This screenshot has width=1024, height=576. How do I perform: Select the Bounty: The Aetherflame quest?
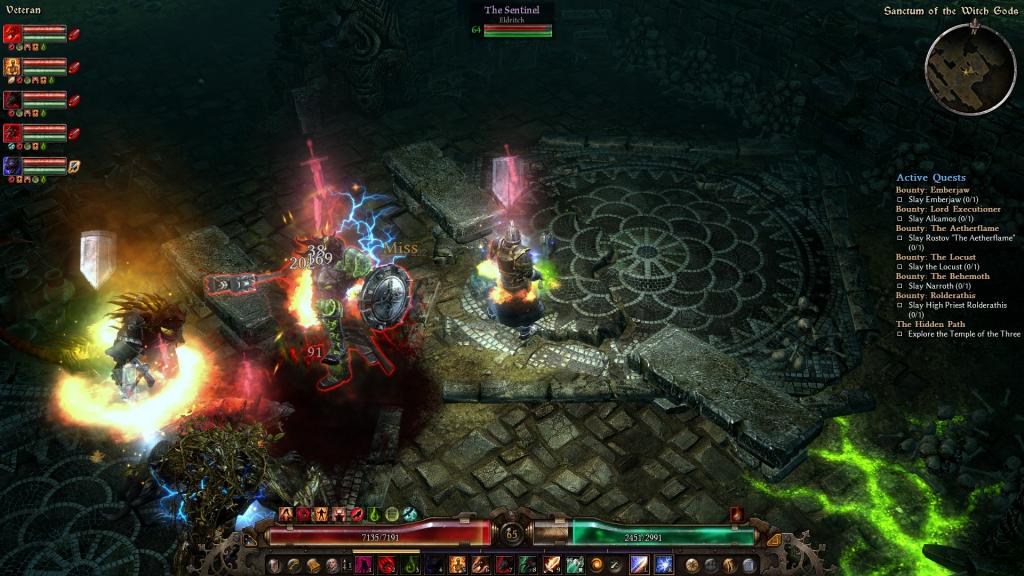click(947, 228)
